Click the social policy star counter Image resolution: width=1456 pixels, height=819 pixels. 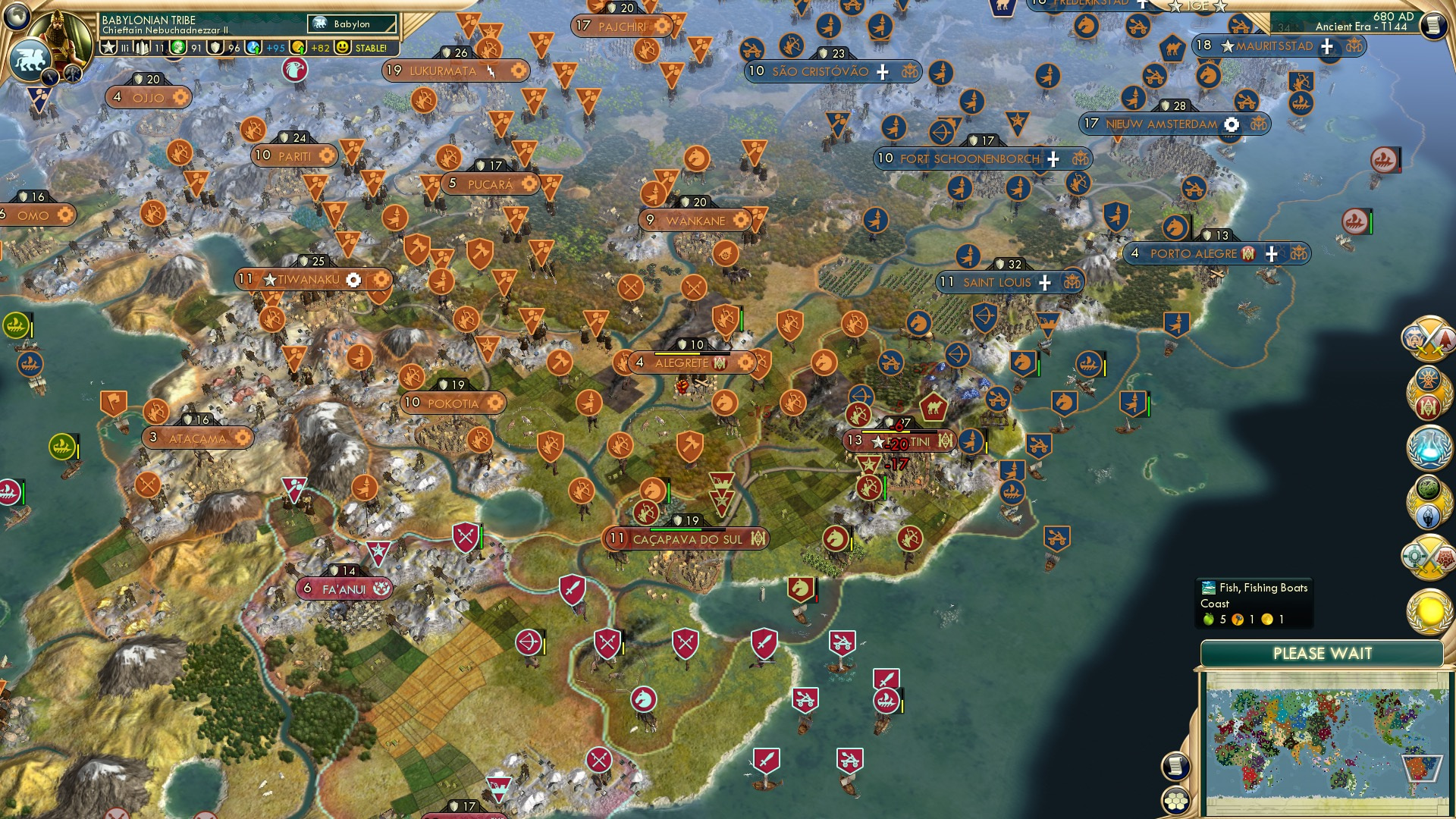click(x=108, y=47)
